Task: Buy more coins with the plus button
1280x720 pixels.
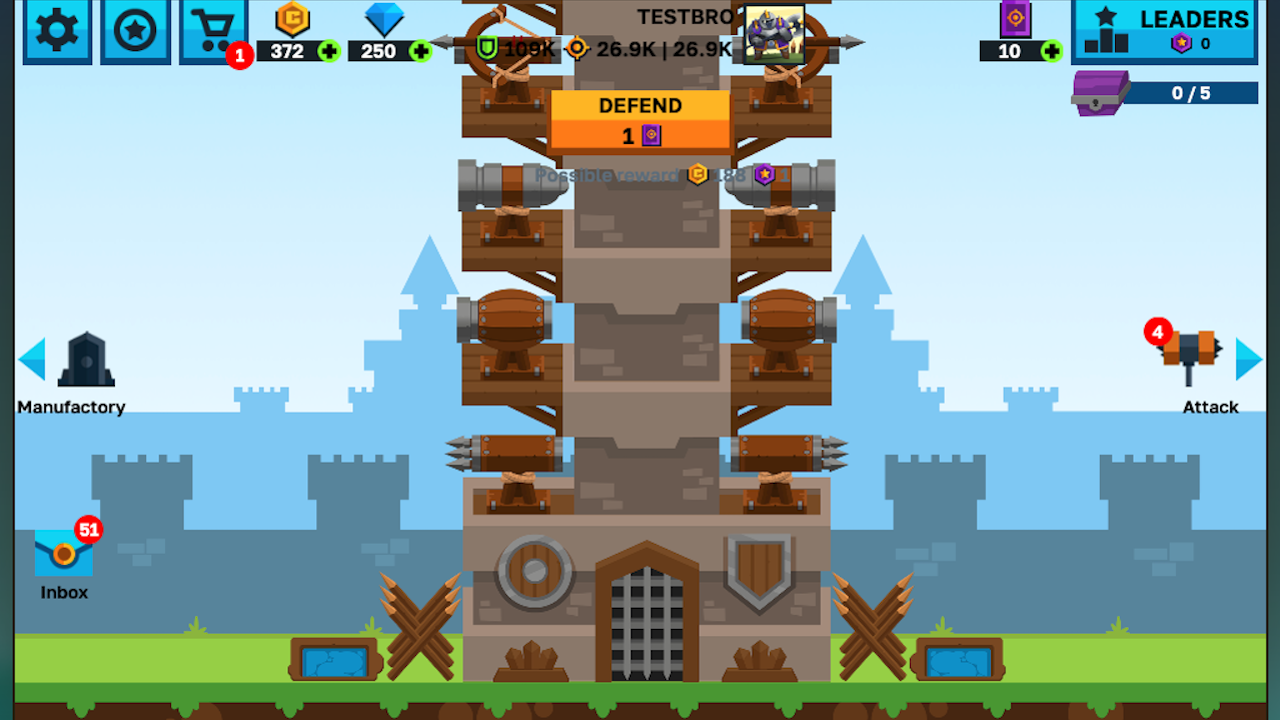Action: [x=329, y=51]
